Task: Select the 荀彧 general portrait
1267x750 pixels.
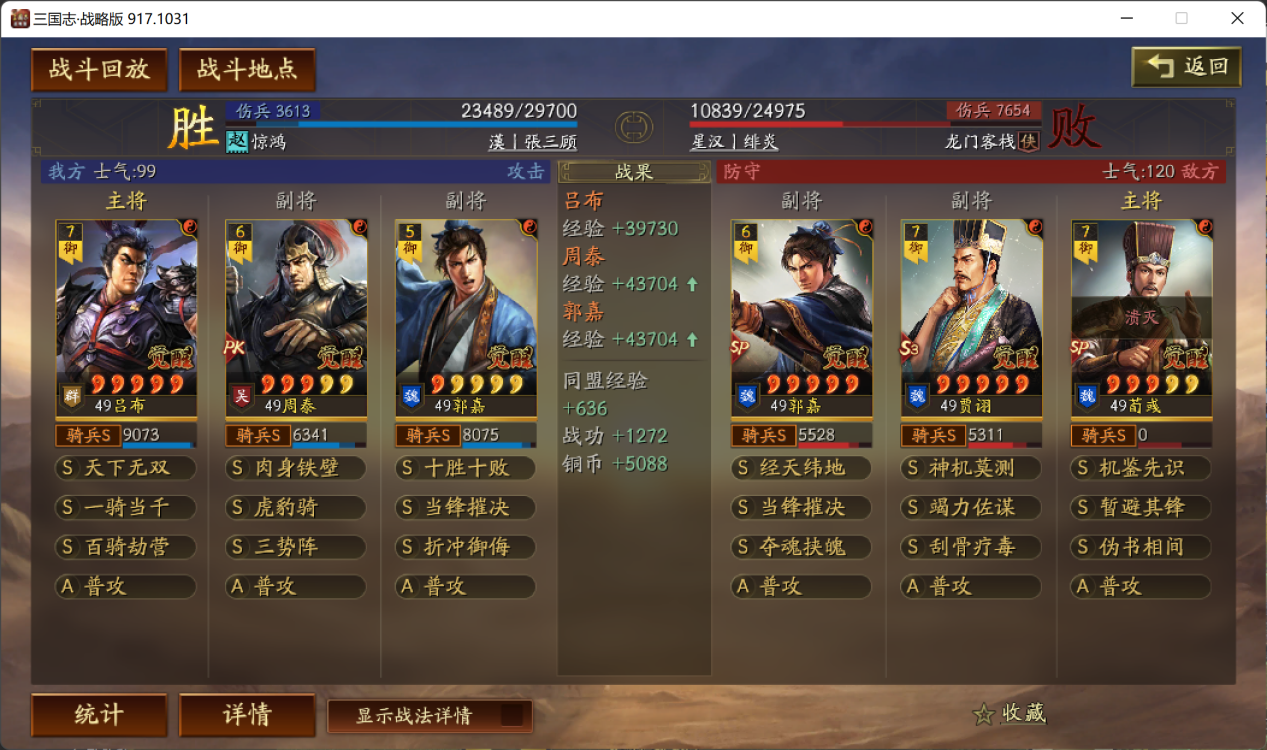Action: tap(1141, 310)
